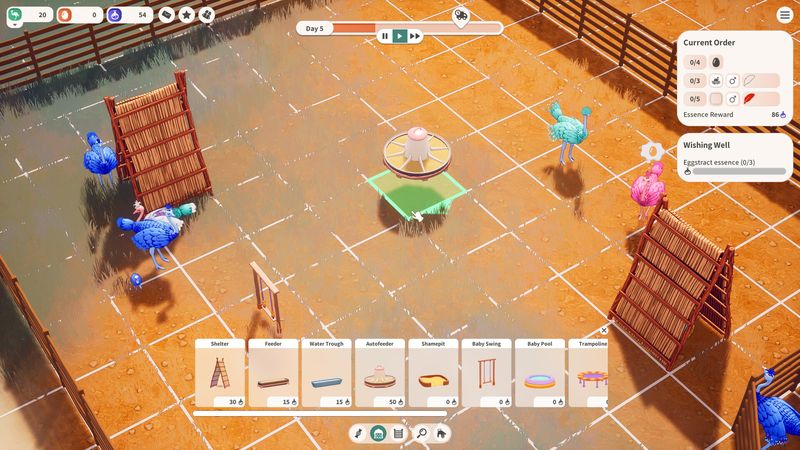800x450 pixels.
Task: Activate the magnifying glass inspect tool
Action: [x=421, y=434]
